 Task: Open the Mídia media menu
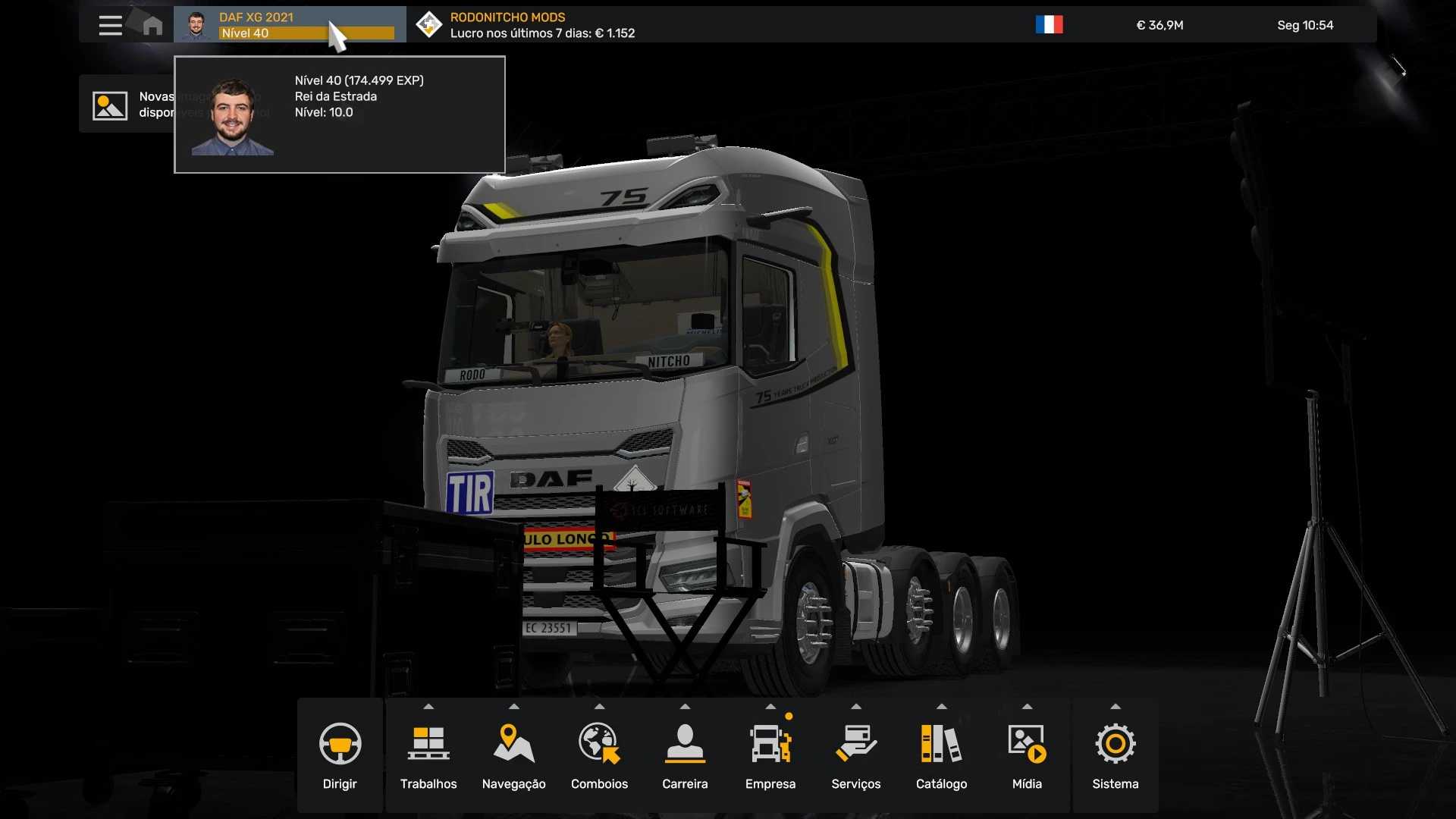pos(1027,755)
